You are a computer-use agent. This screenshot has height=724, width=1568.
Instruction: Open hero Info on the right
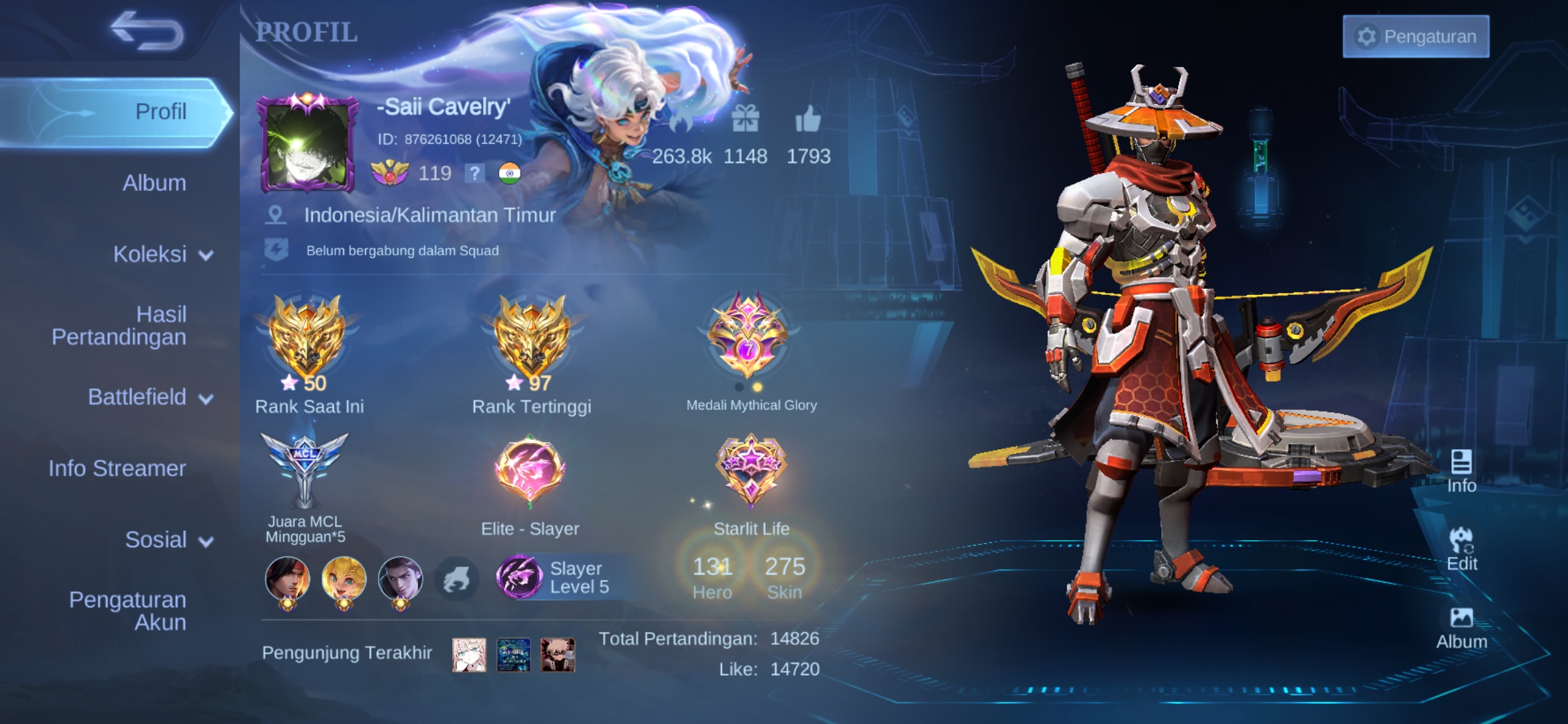click(1461, 471)
